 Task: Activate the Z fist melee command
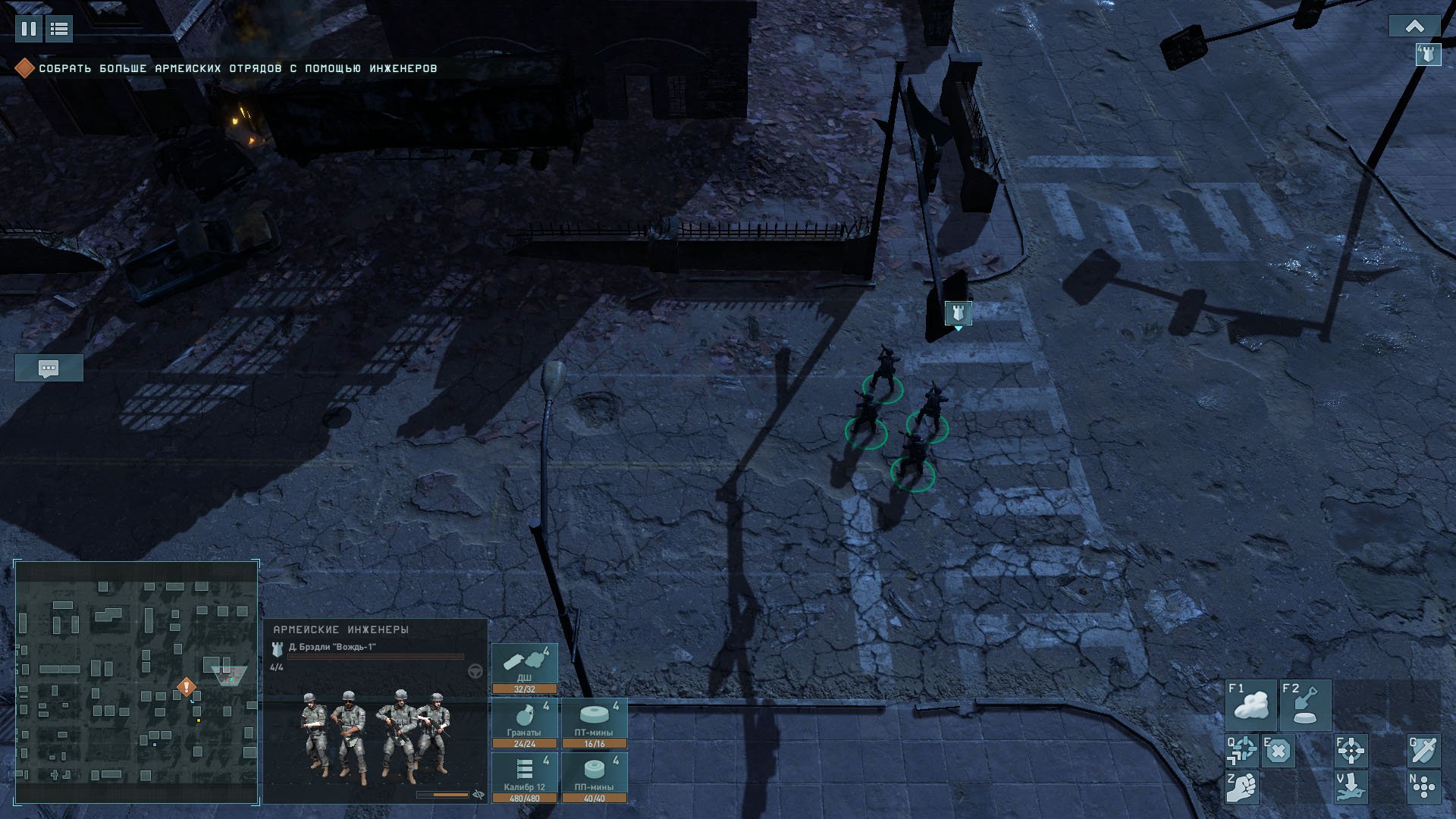click(x=1242, y=787)
